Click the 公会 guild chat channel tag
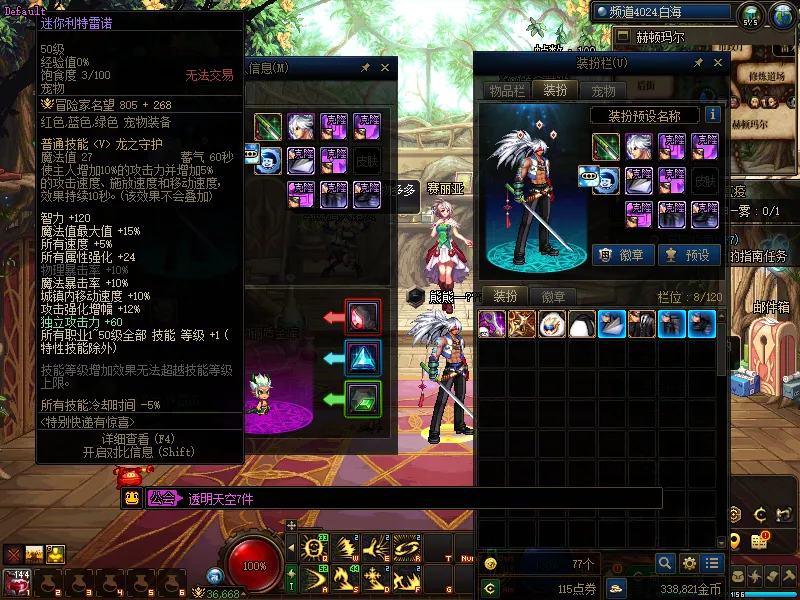This screenshot has height=600, width=800. point(163,497)
